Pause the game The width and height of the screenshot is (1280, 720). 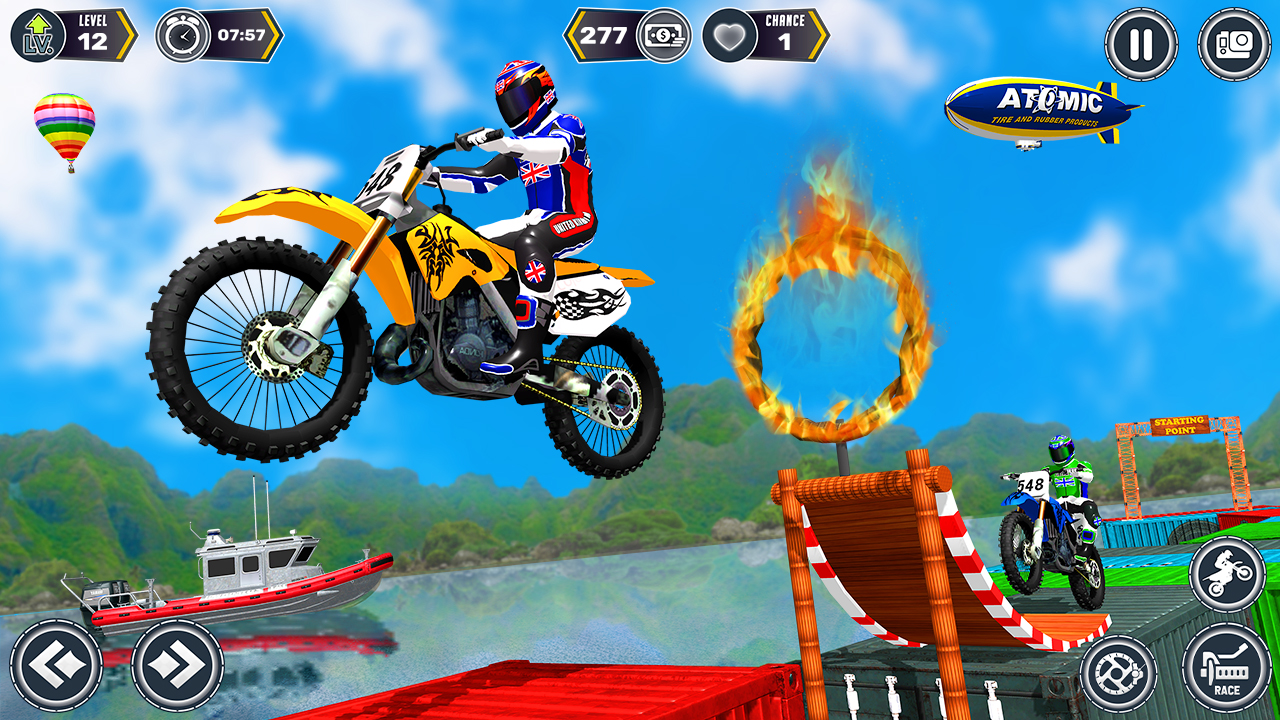click(1140, 43)
